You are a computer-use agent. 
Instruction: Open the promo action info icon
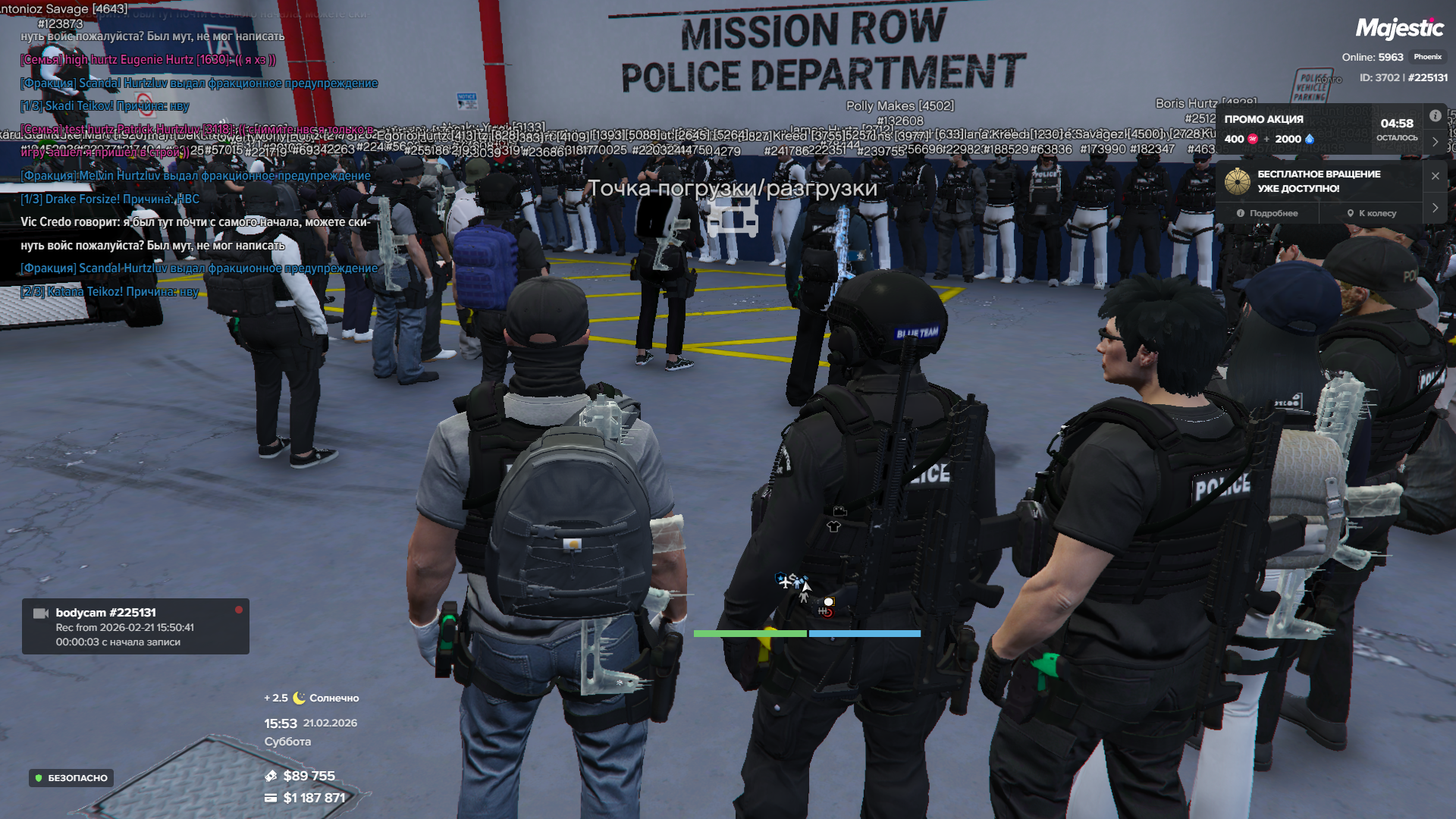click(x=1435, y=116)
